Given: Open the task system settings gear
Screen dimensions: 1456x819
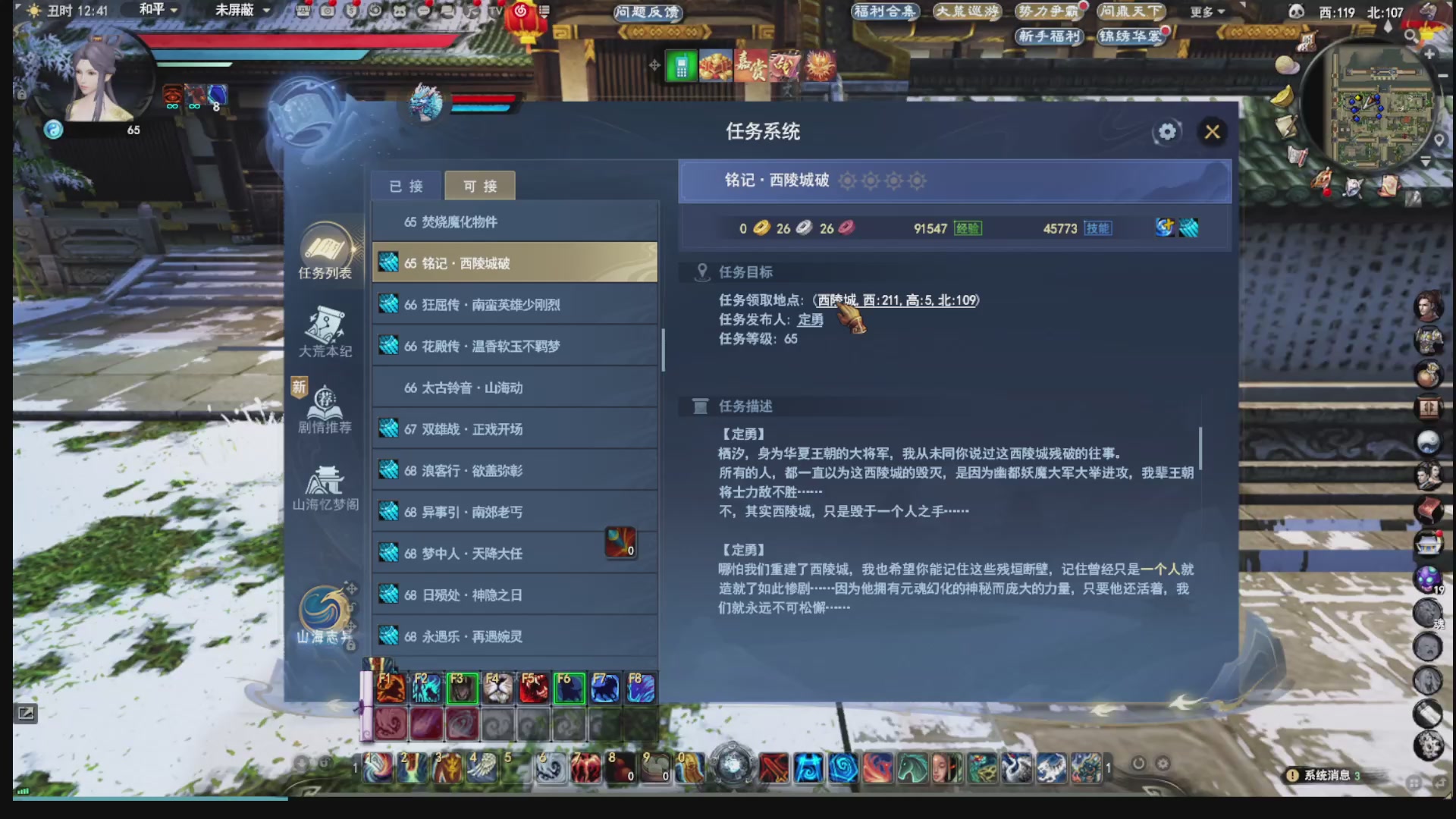Looking at the screenshot, I should (x=1166, y=132).
